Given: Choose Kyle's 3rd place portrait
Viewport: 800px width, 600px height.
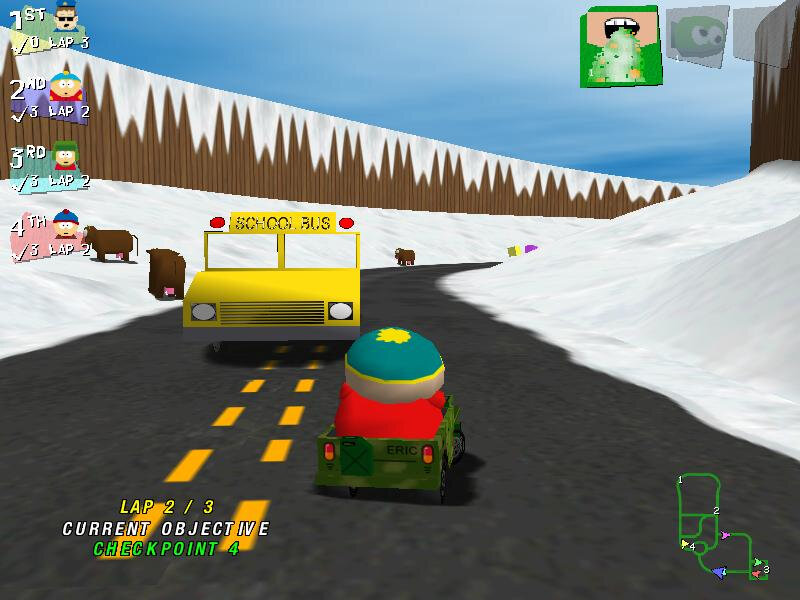Looking at the screenshot, I should tap(66, 157).
